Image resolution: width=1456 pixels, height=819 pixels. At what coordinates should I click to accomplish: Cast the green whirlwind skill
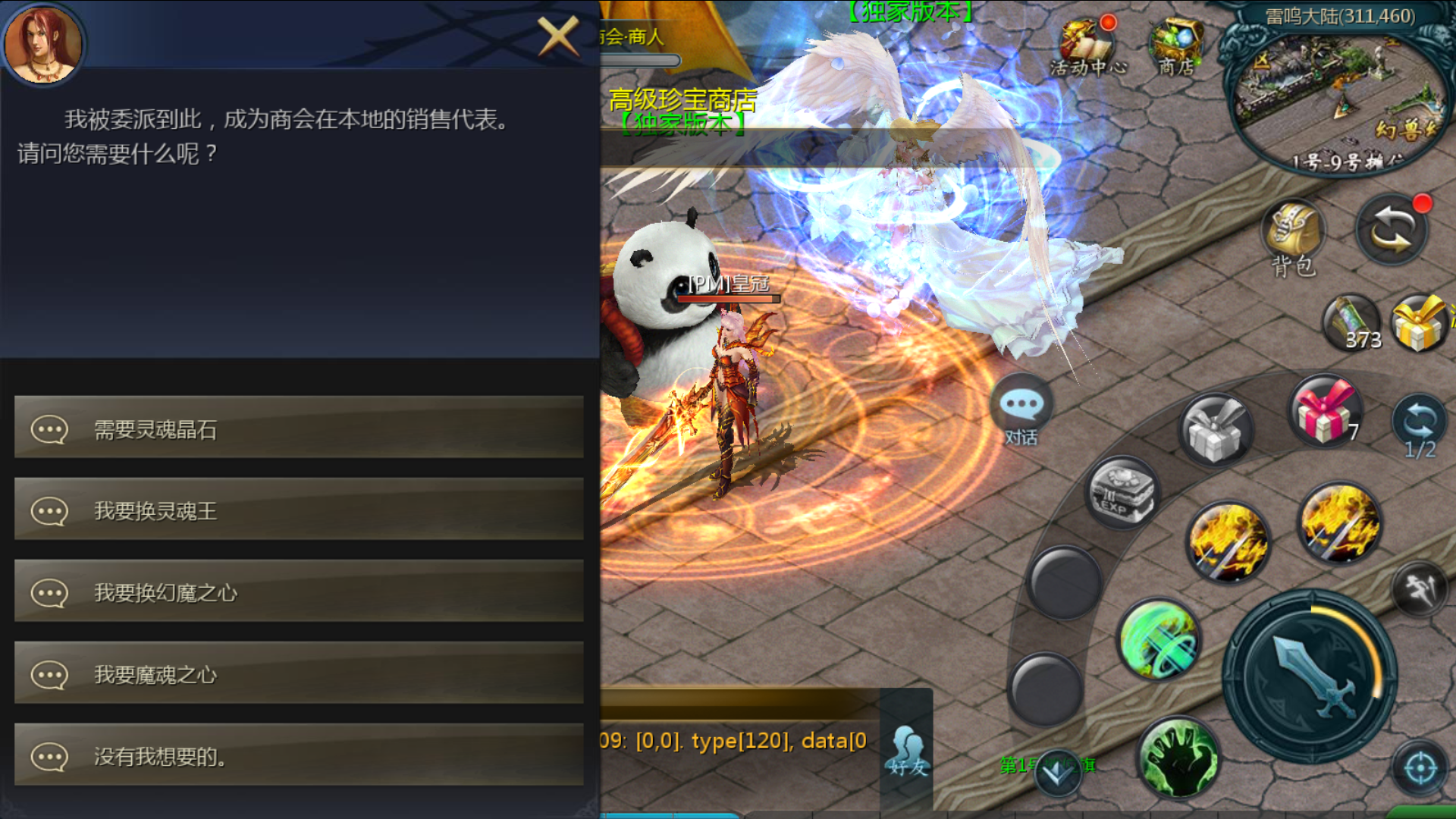[1158, 639]
